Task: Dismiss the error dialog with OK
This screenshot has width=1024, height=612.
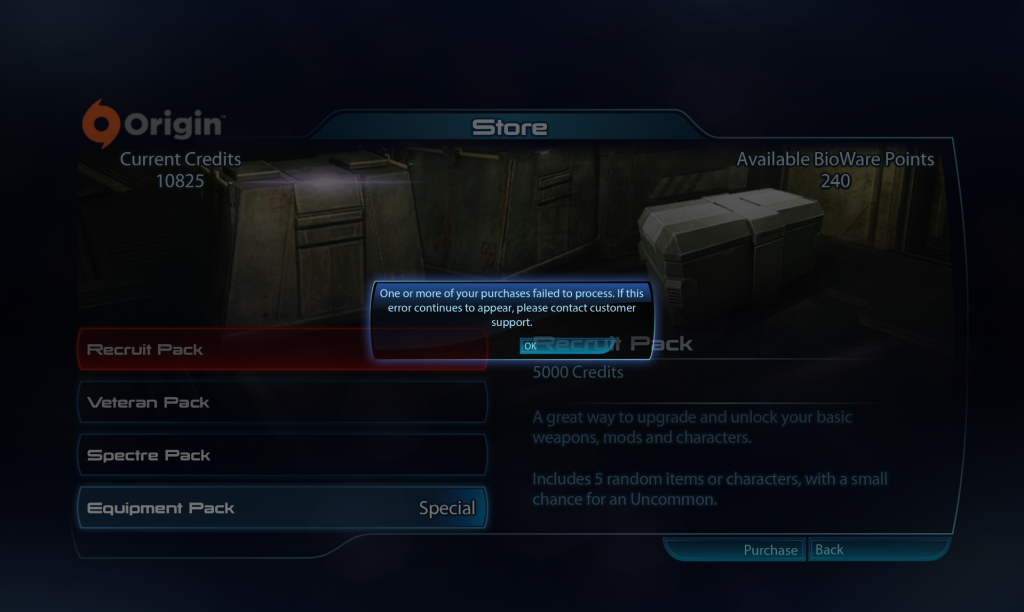Action: pyautogui.click(x=531, y=346)
